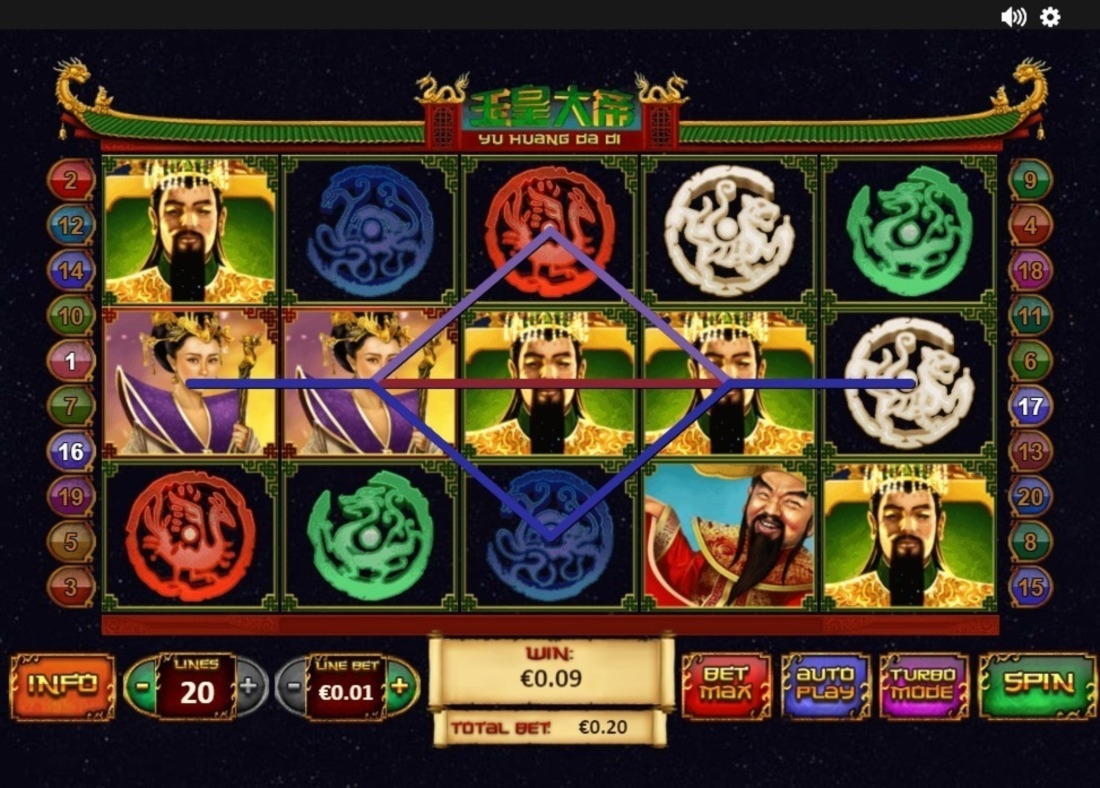The width and height of the screenshot is (1100, 788).
Task: Spin the reels
Action: [x=1038, y=685]
